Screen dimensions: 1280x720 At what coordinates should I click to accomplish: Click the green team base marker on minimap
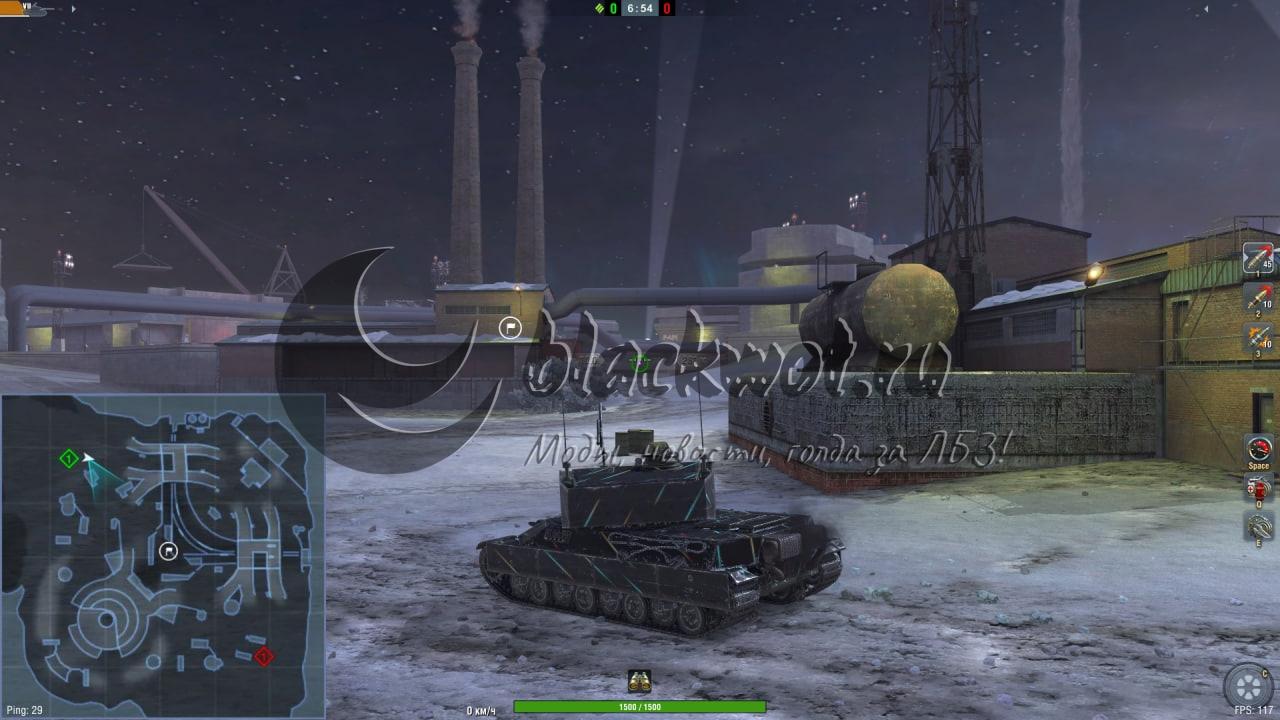[x=68, y=459]
